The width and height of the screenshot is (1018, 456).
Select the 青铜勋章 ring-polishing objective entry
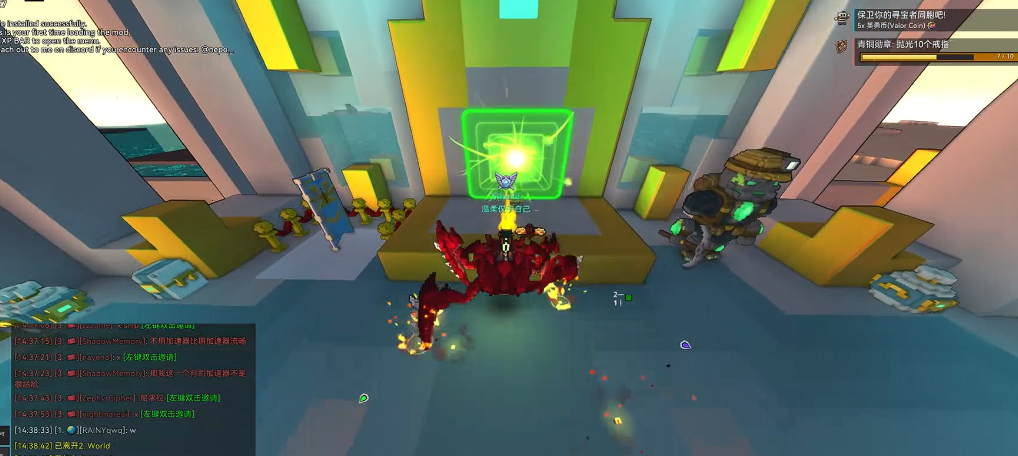[903, 44]
